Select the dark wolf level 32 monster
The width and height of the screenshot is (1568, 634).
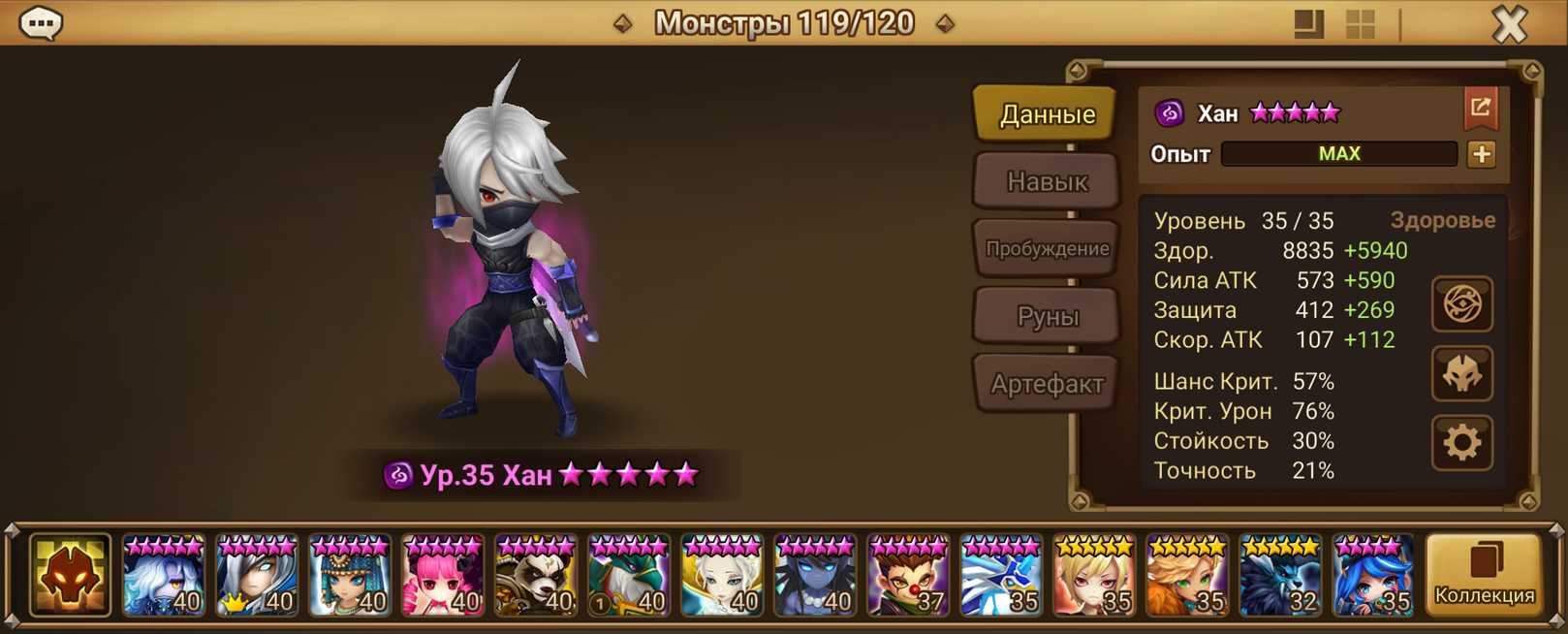[1280, 577]
